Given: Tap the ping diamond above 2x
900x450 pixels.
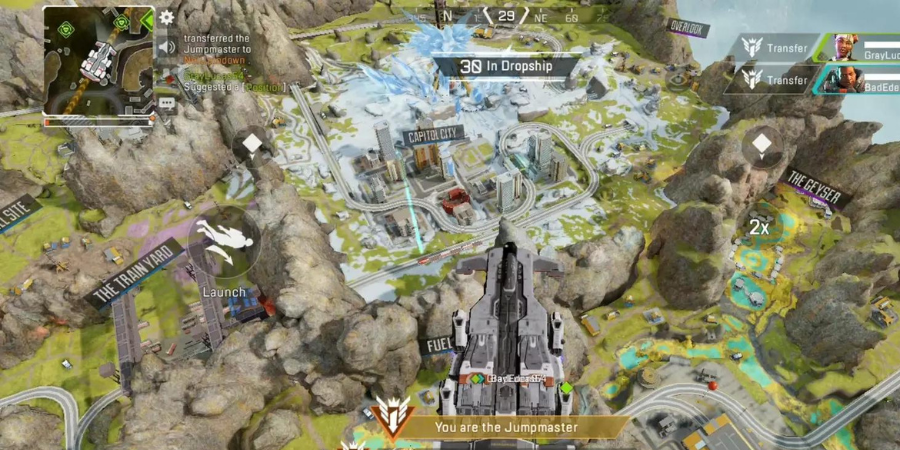Looking at the screenshot, I should coord(762,144).
